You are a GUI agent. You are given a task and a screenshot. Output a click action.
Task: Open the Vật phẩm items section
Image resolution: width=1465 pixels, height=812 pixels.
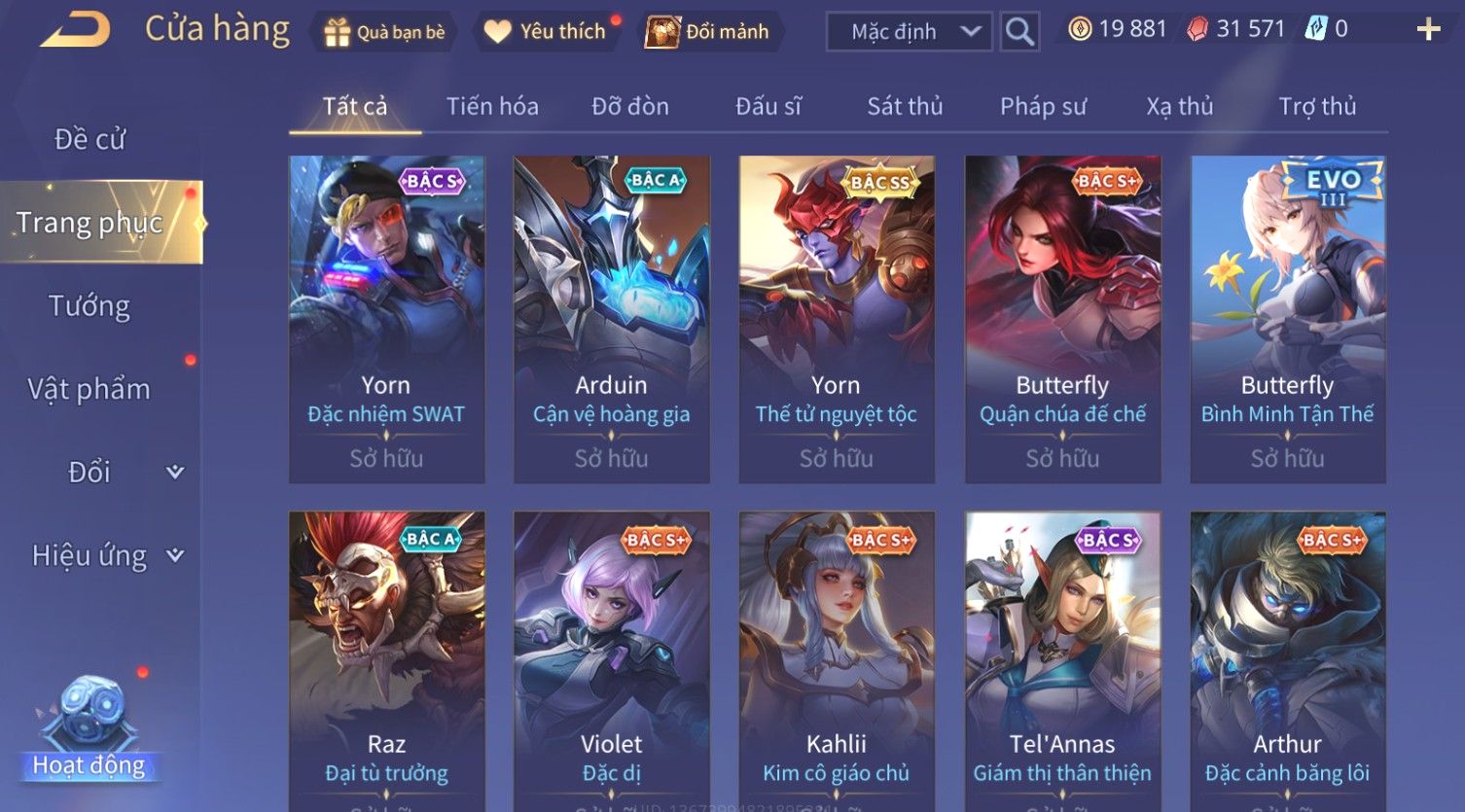89,389
